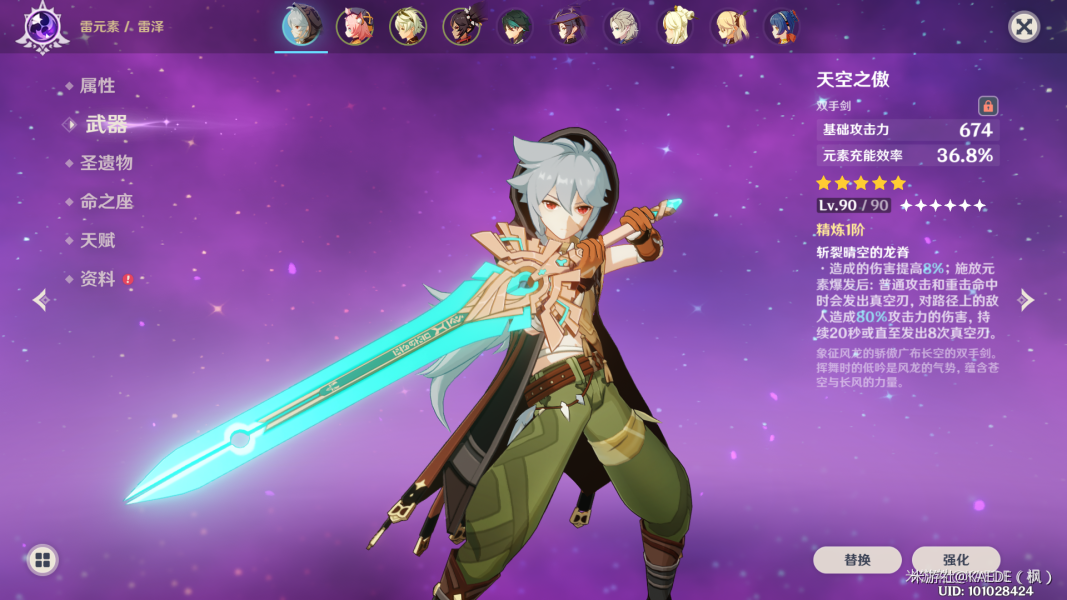Open the 属性 (Attributes) menu entry
1067x600 pixels.
click(x=97, y=86)
